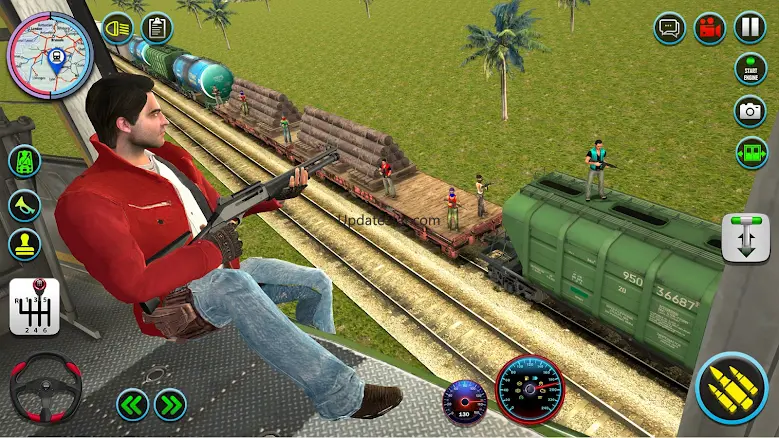The image size is (779, 438).
Task: Pull the green-handled lever down
Action: (x=745, y=237)
